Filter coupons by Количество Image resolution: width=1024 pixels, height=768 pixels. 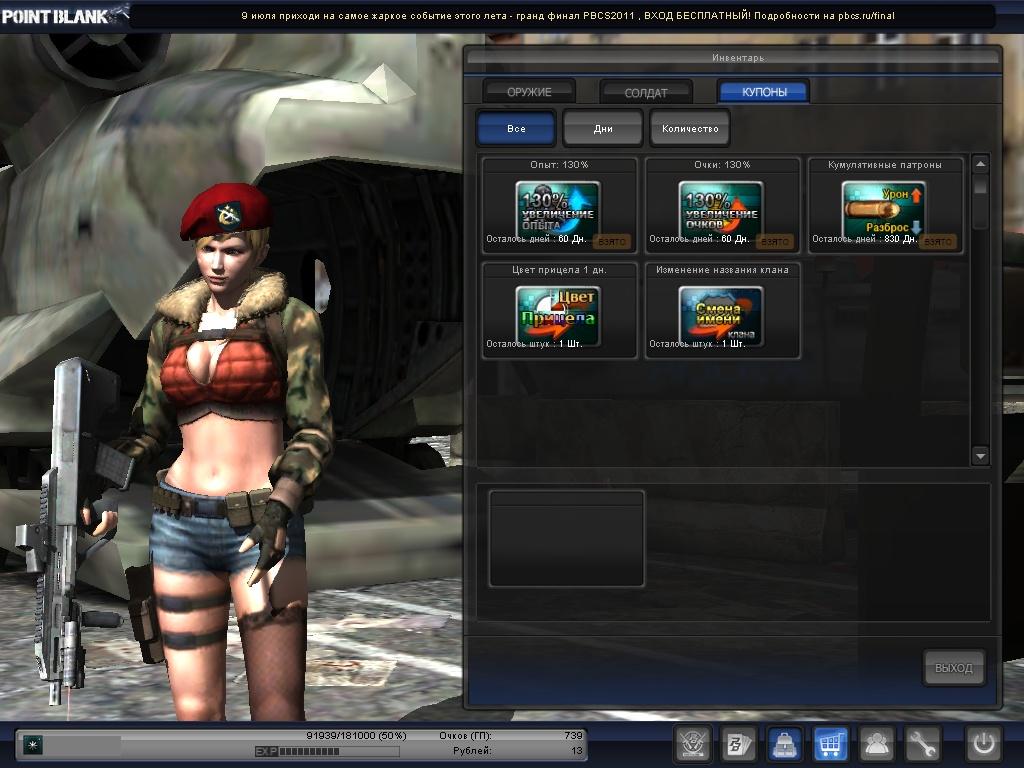tap(690, 129)
